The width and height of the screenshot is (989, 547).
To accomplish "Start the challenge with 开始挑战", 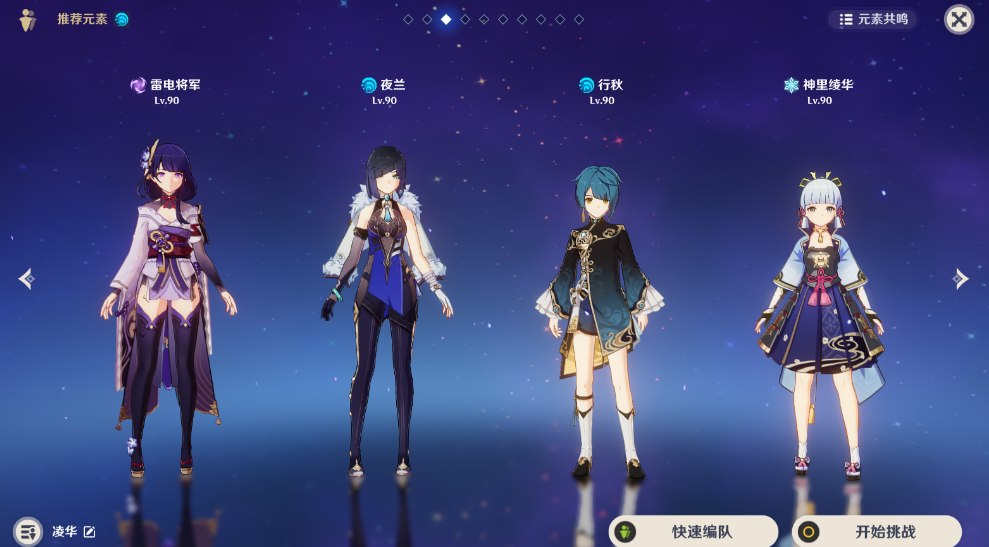I will click(876, 532).
